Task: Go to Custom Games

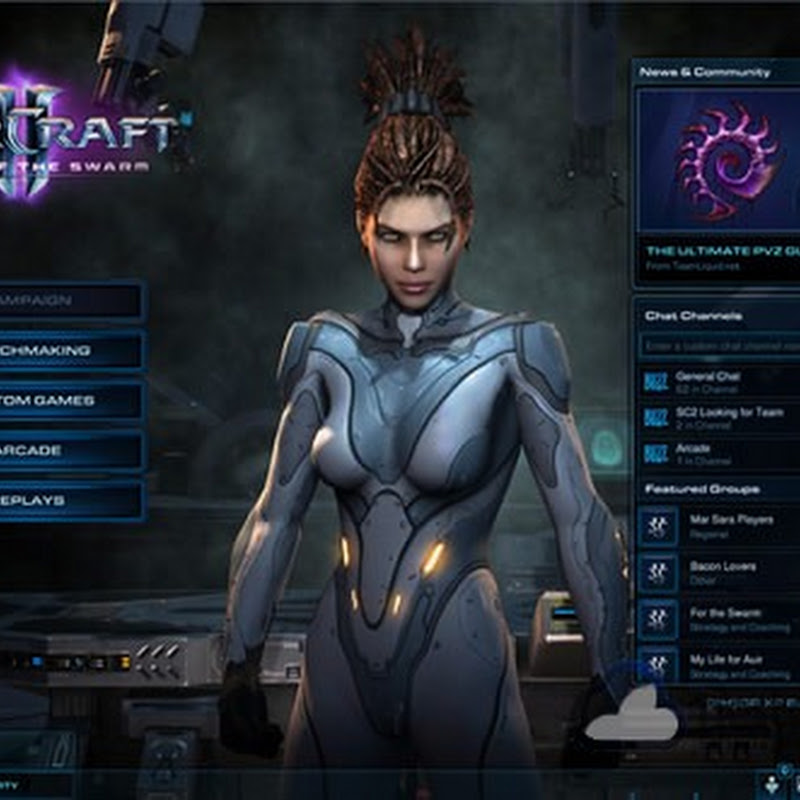Action: click(68, 401)
